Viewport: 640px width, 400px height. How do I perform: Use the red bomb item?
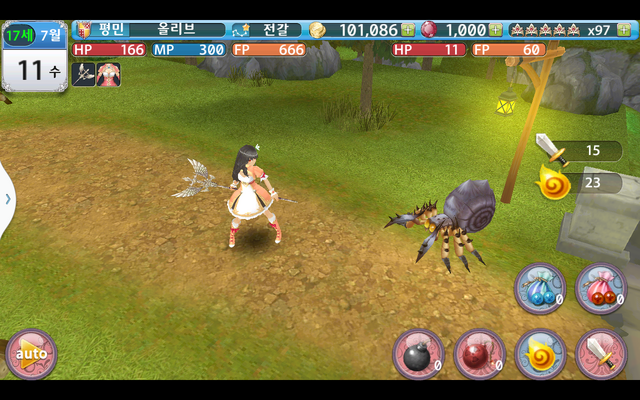coord(479,353)
